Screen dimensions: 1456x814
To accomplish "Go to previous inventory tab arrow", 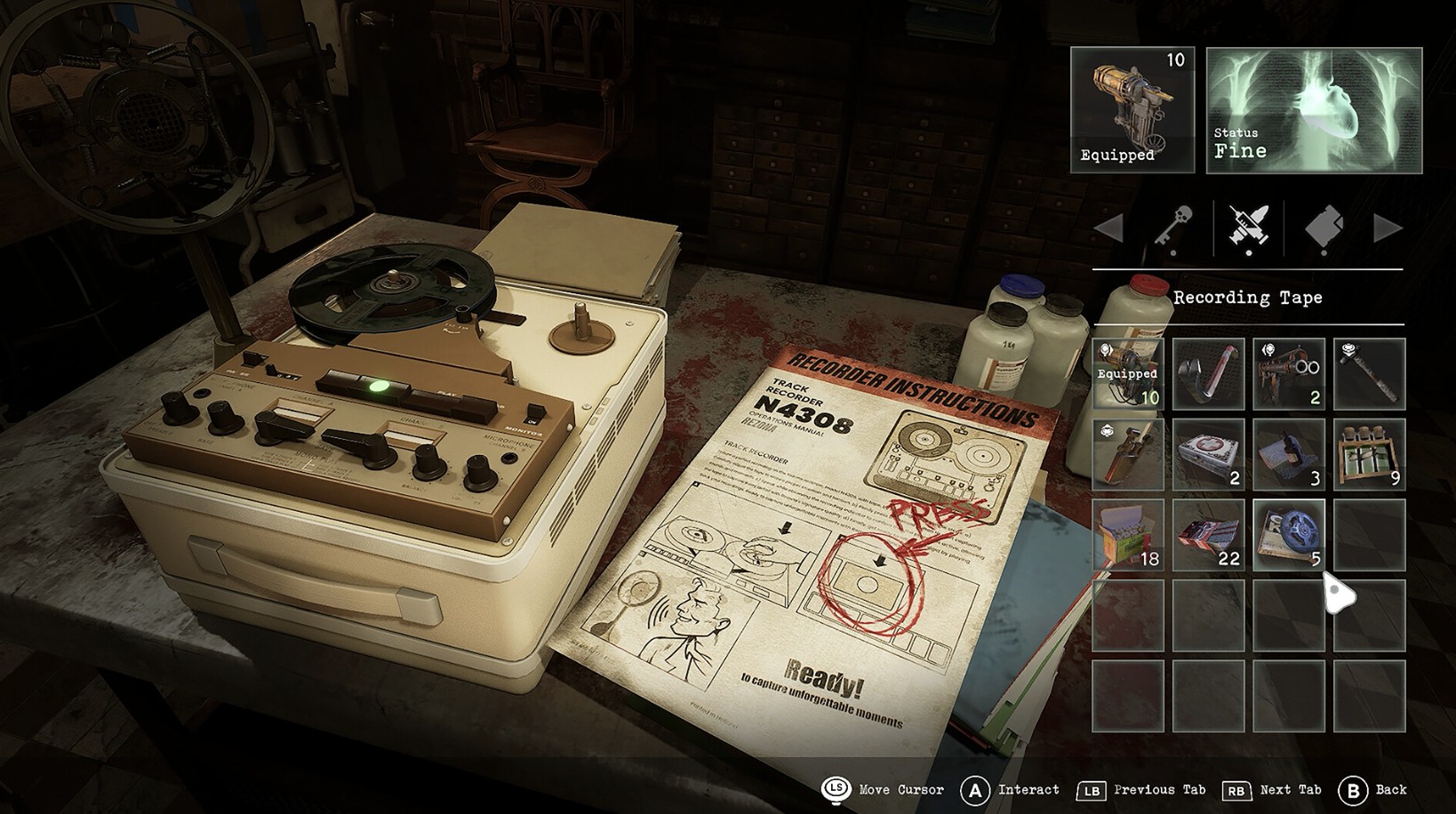I will 1108,228.
